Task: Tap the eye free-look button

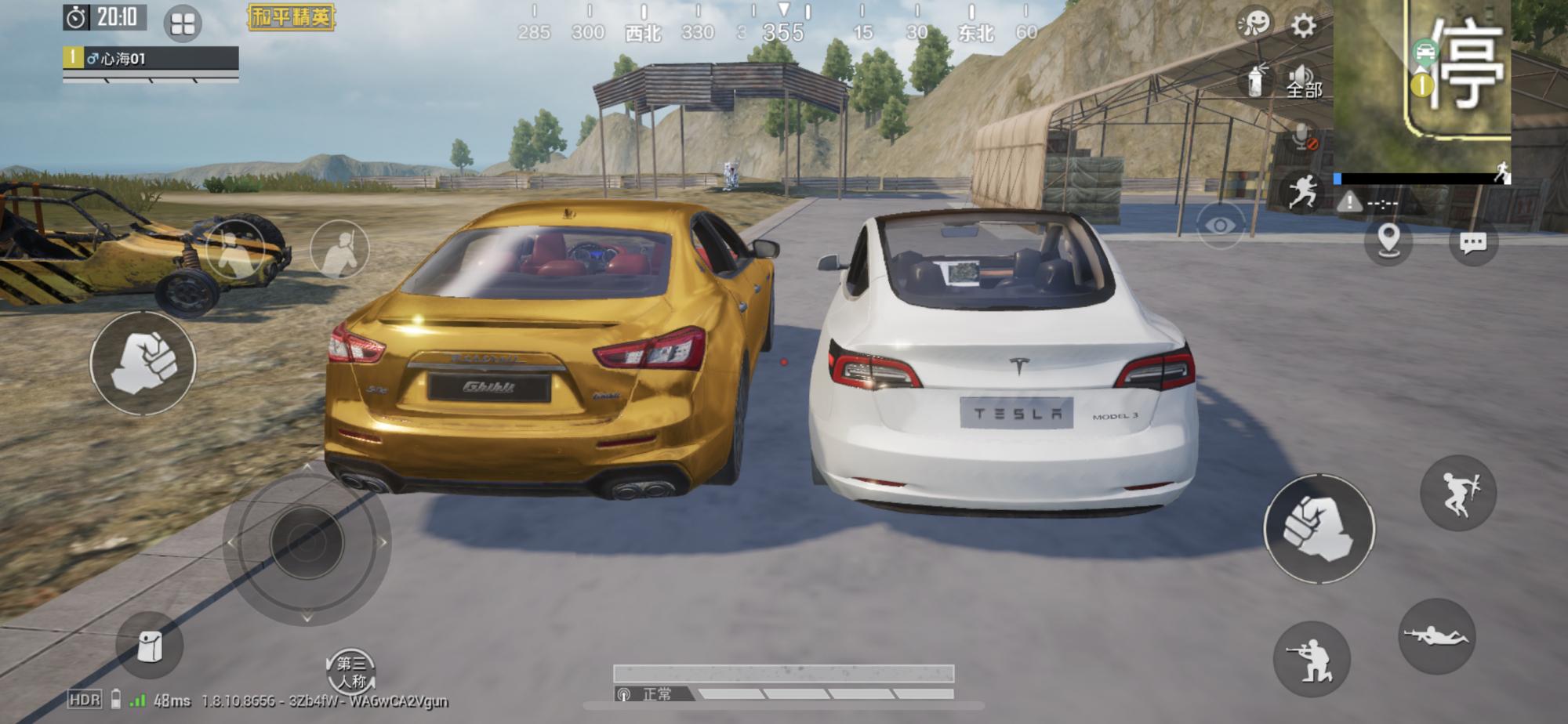Action: coord(1220,226)
